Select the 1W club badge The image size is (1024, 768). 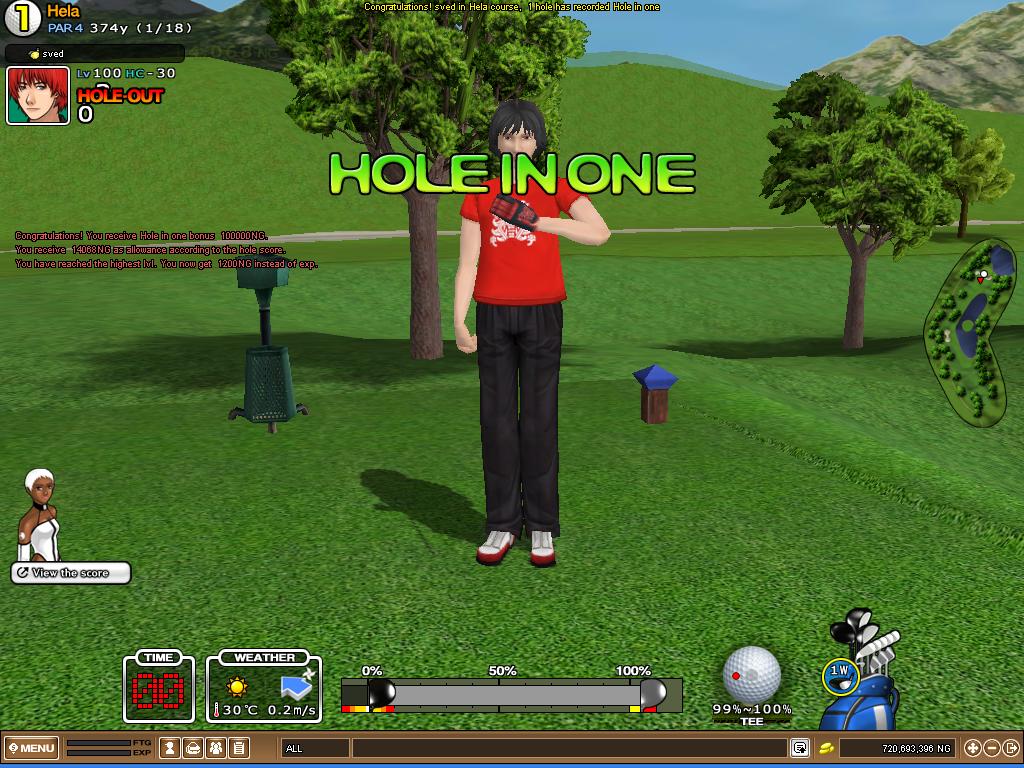[840, 675]
